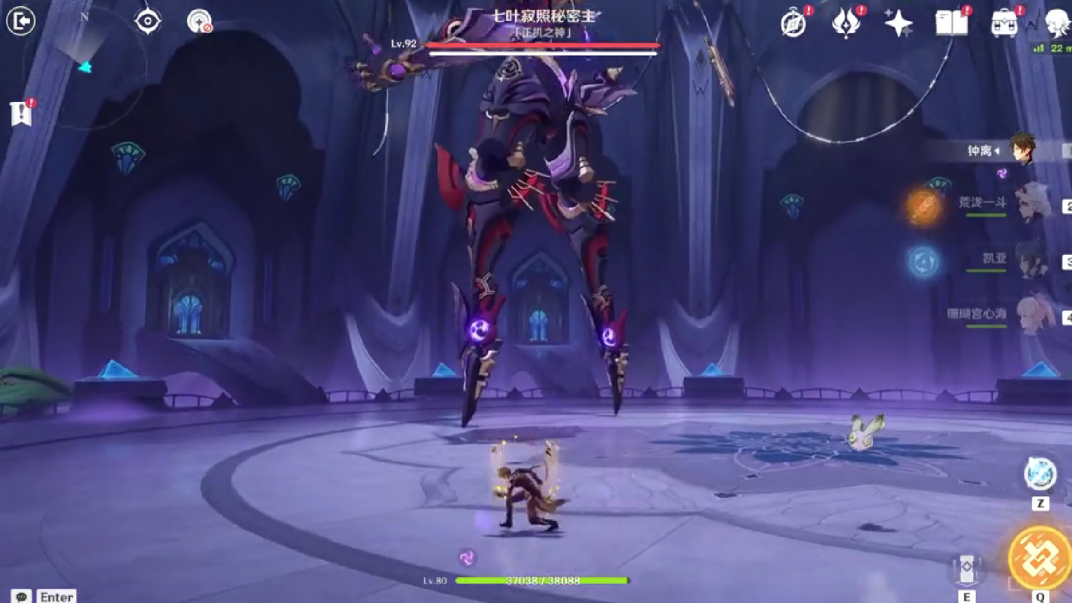Open the quest banner with exclamation mark
The image size is (1072, 603).
coord(21,113)
